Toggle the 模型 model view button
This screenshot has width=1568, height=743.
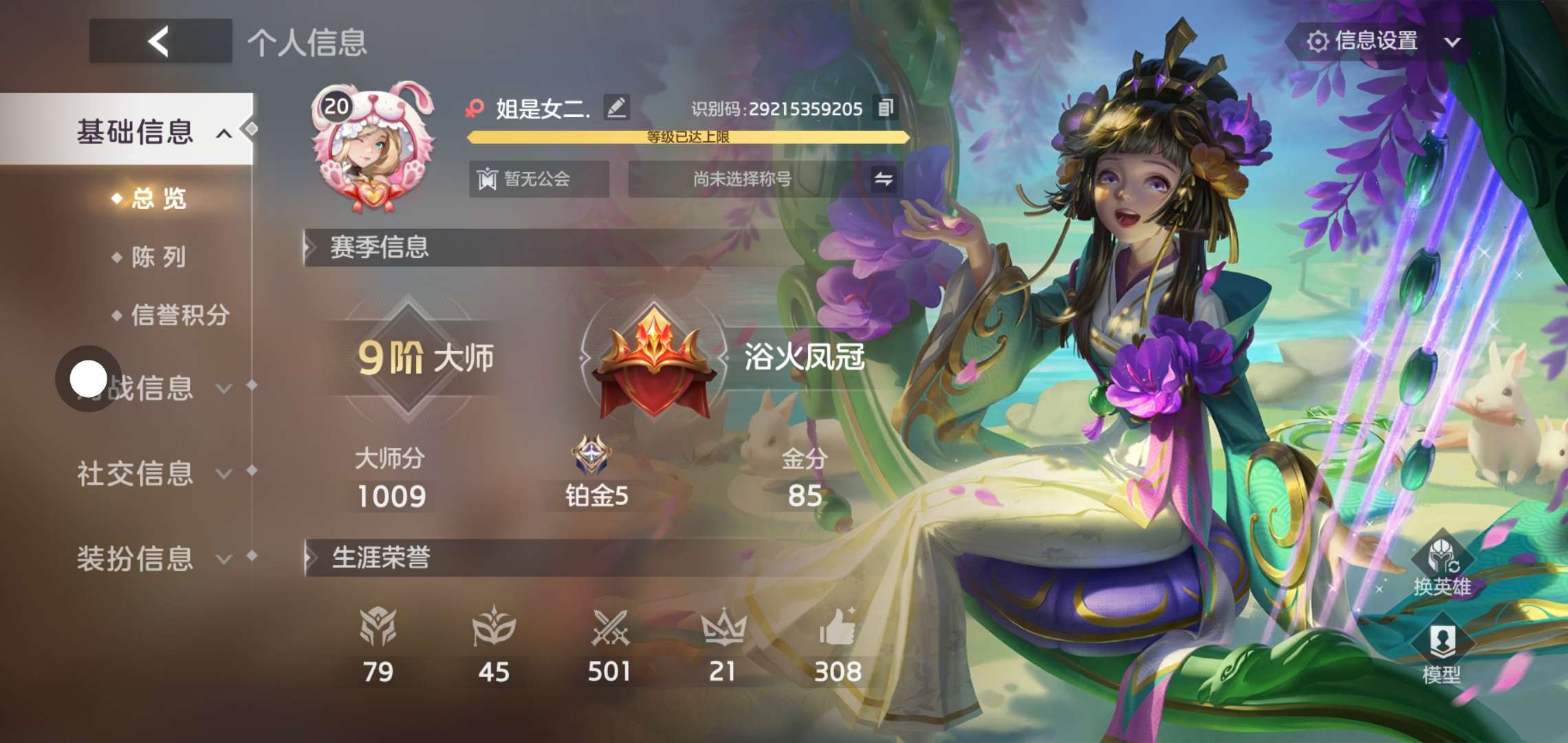(1441, 654)
